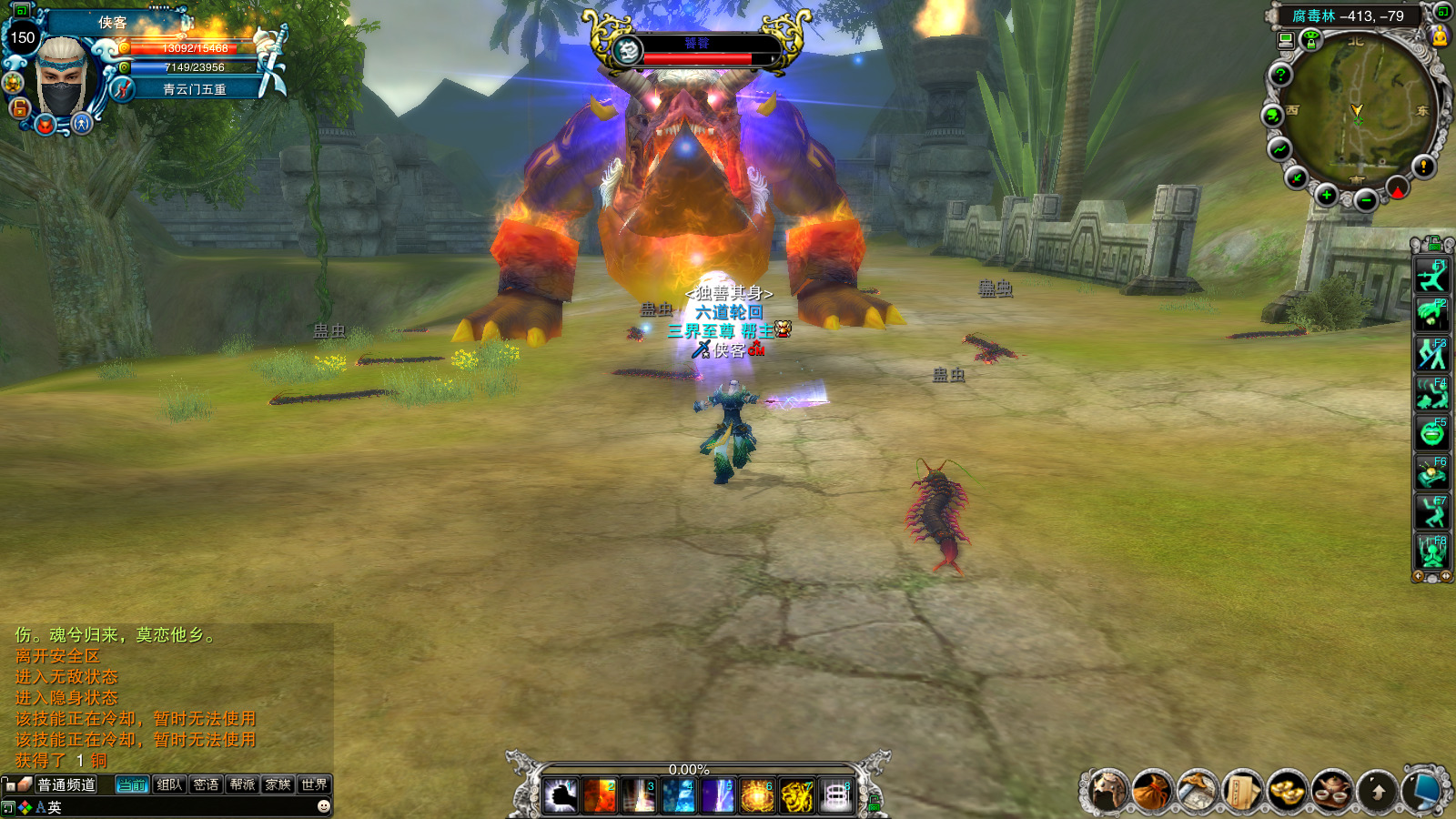This screenshot has height=819, width=1456.
Task: Open the inventory bag pouch icon
Action: tap(1151, 790)
